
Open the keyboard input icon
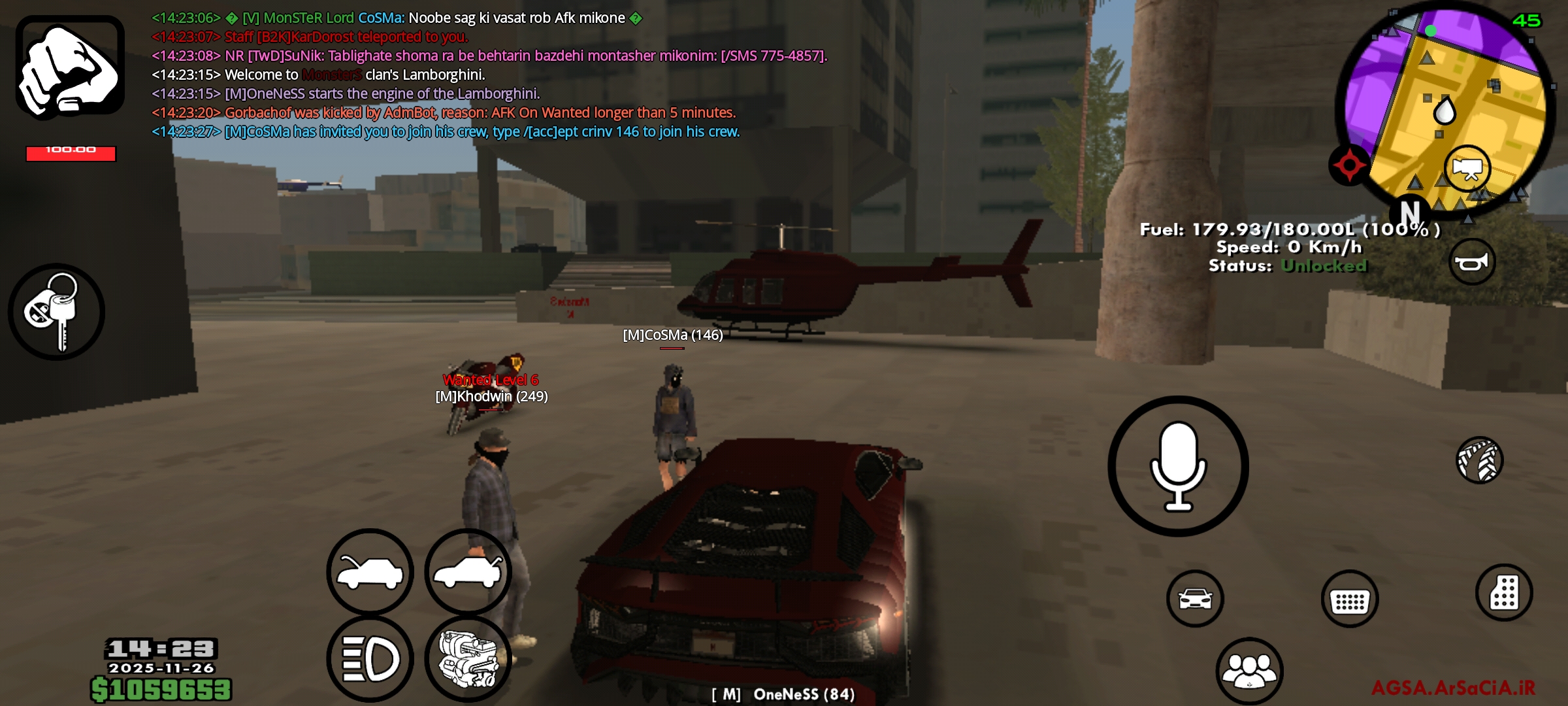click(x=1349, y=598)
